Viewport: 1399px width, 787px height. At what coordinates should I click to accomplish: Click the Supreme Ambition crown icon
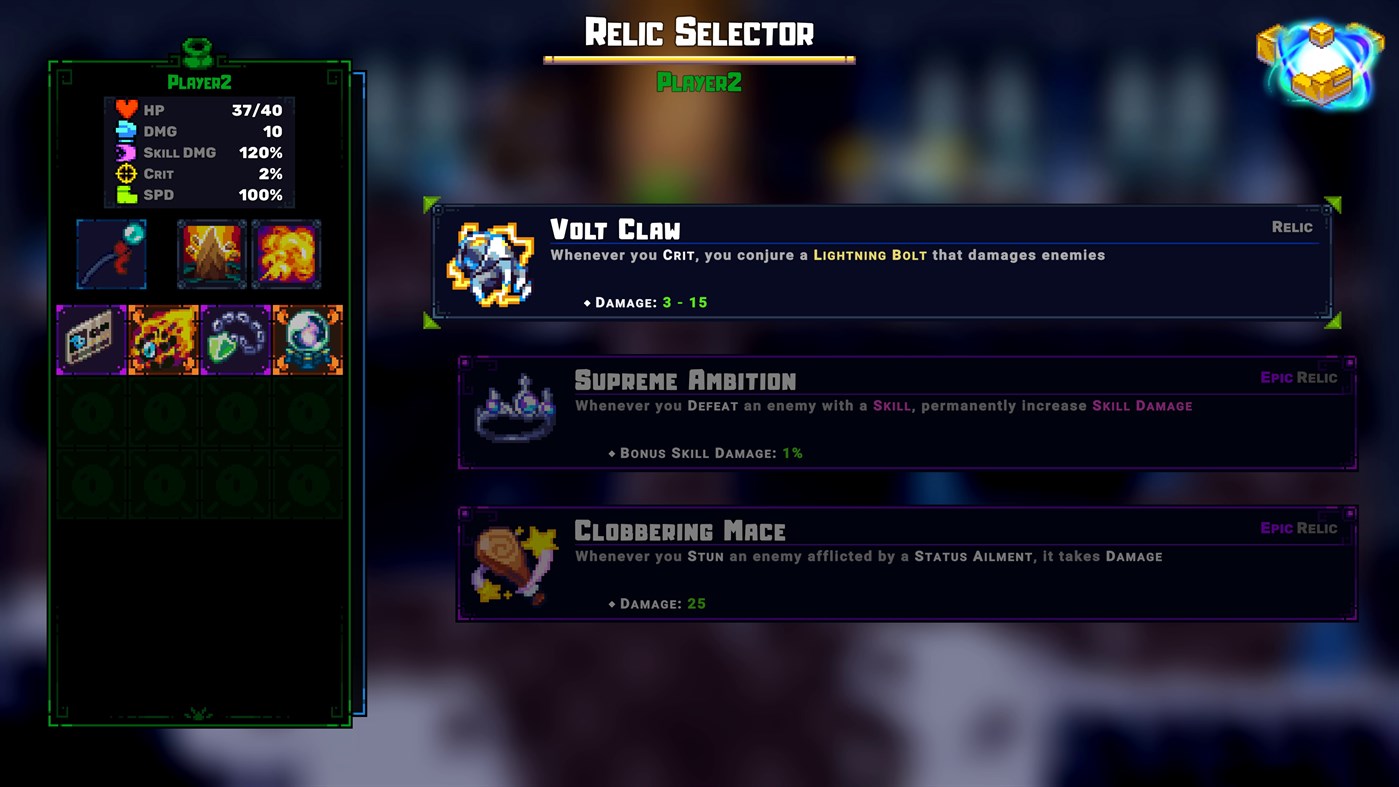(514, 411)
